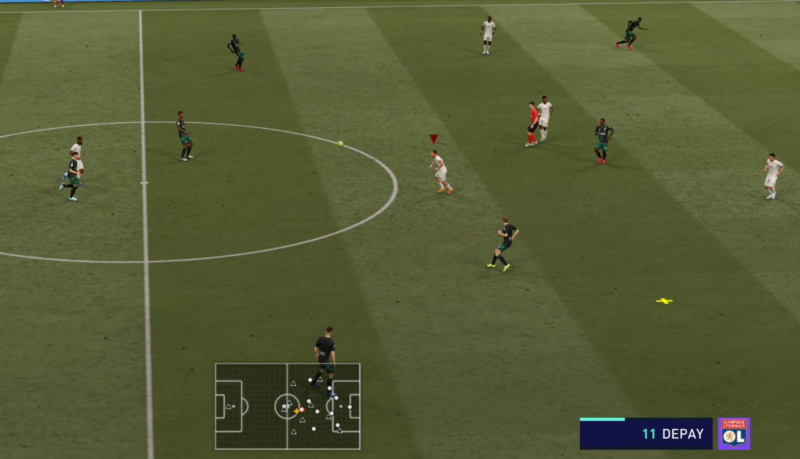
Task: Click the pitch radar minimap
Action: pos(287,406)
